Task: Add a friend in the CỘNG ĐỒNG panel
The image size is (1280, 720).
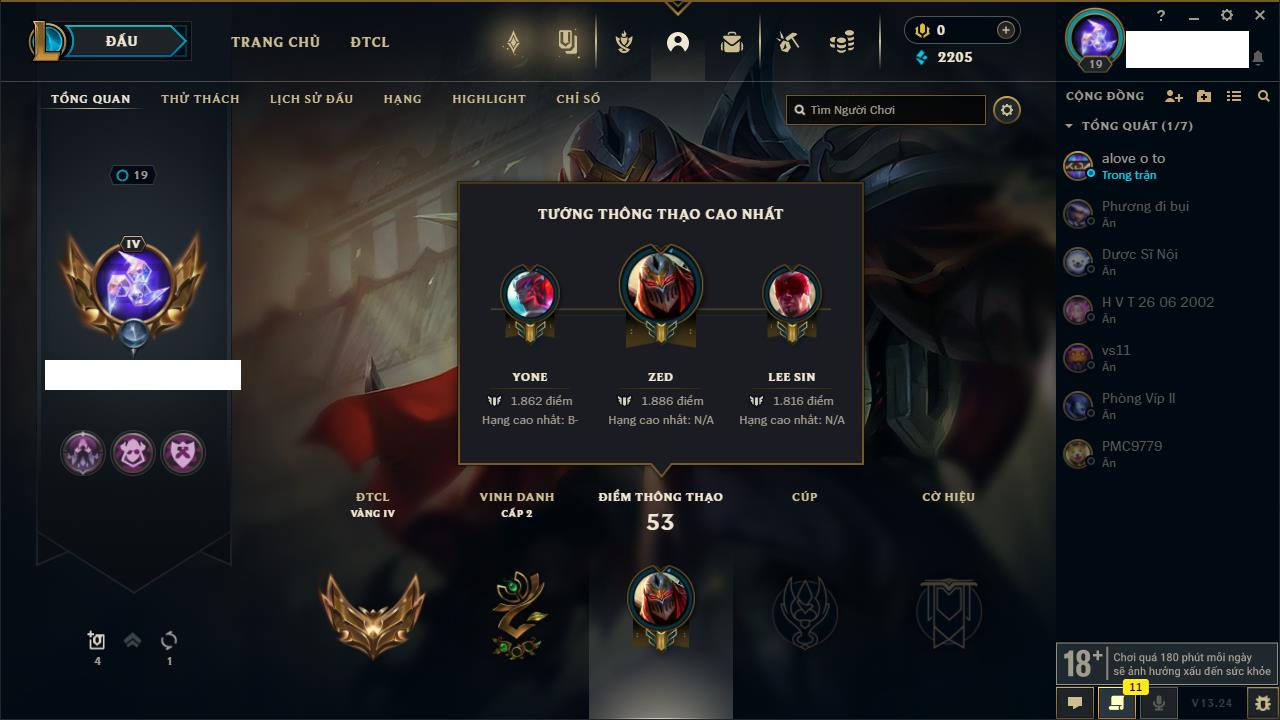Action: tap(1174, 96)
